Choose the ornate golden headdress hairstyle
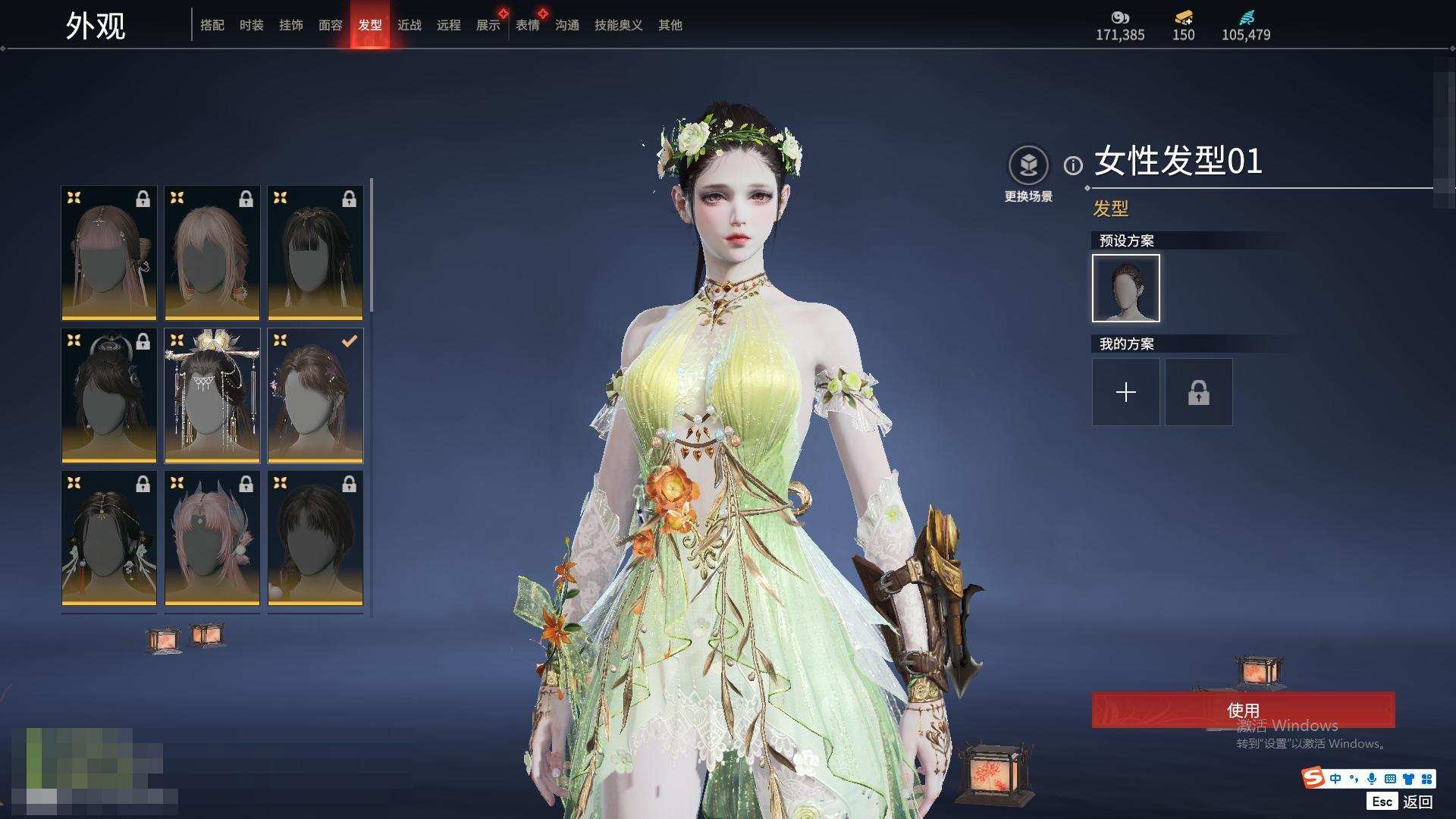The width and height of the screenshot is (1456, 819). 212,395
